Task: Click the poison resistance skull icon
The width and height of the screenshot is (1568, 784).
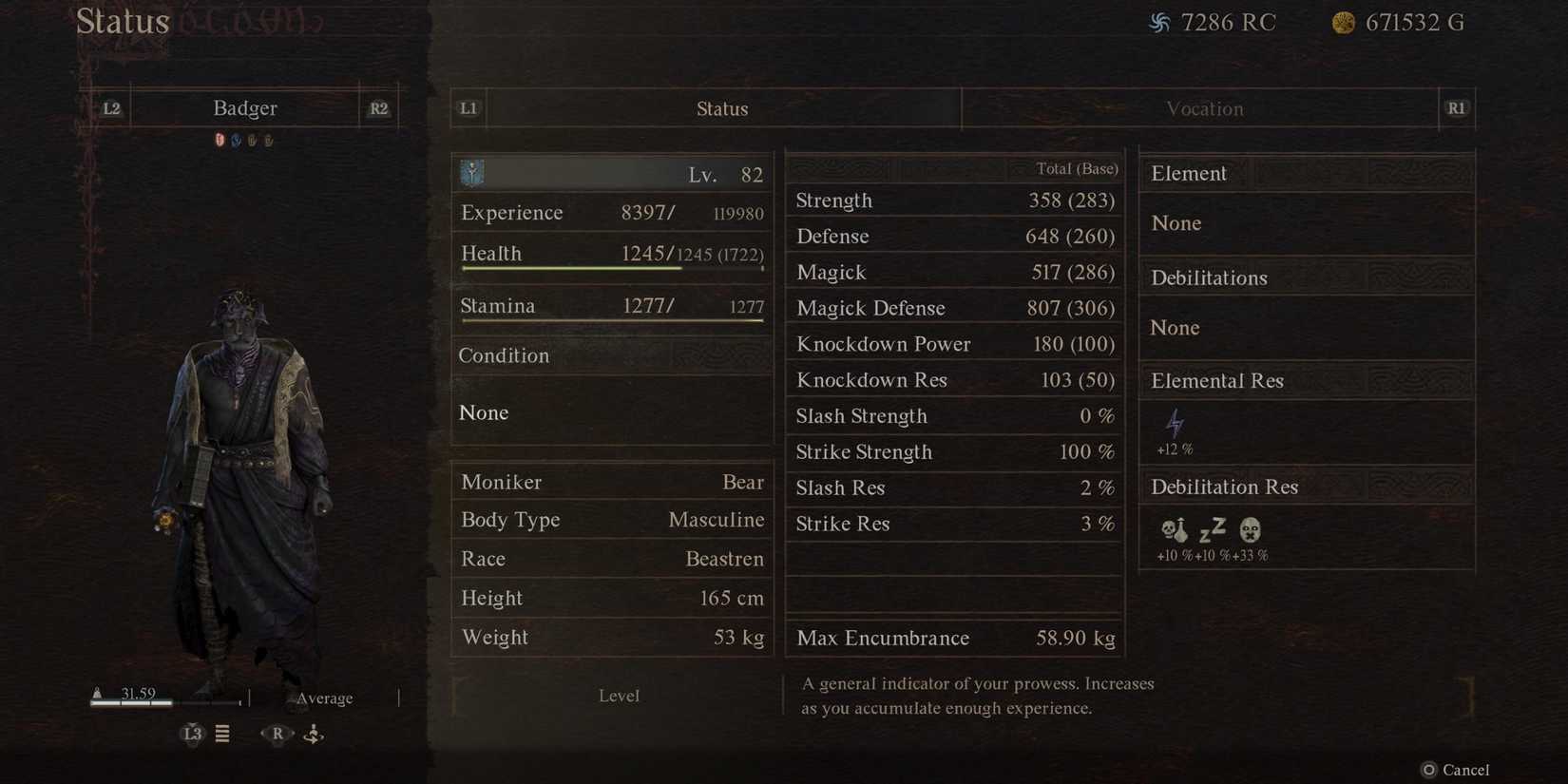Action: (1176, 531)
